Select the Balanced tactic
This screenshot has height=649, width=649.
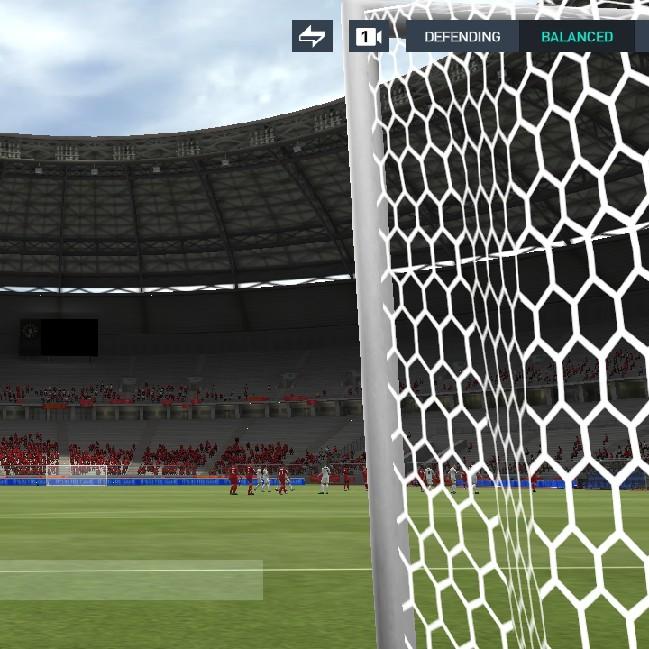(x=577, y=37)
